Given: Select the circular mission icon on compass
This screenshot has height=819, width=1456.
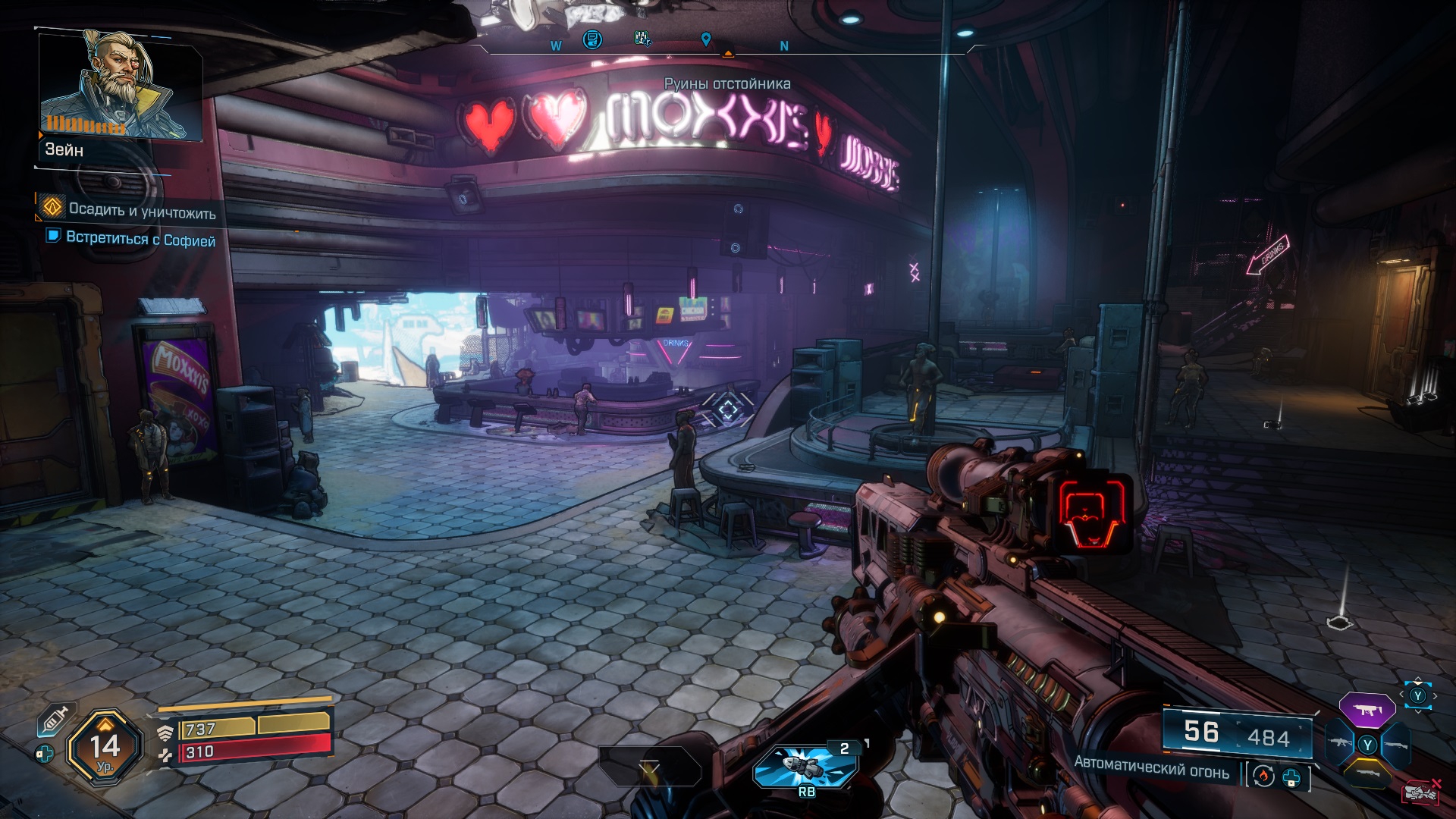Looking at the screenshot, I should [x=592, y=39].
